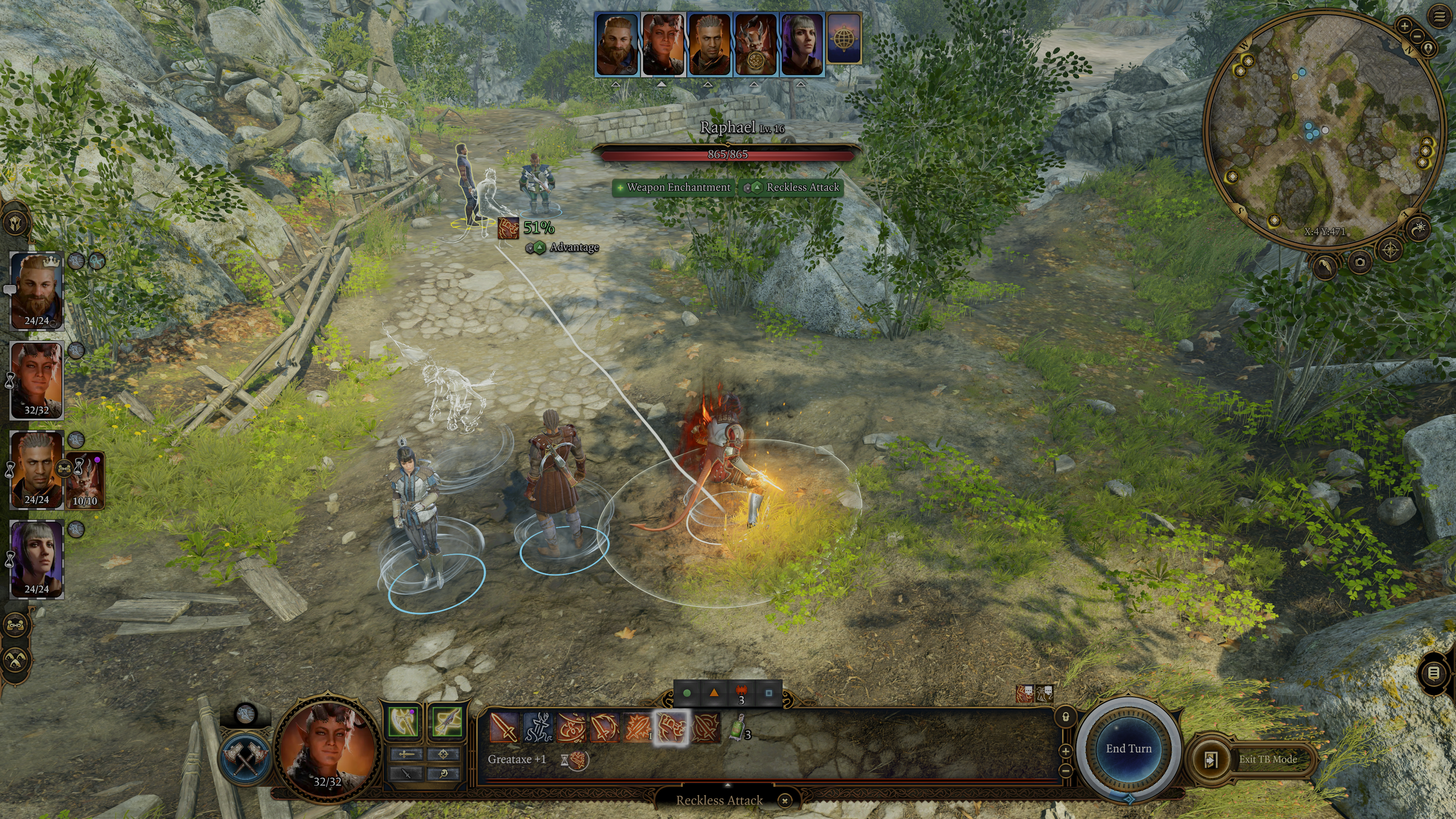Equip the greataxe melee weapon slot
Screen dimensions: 1456x819
[x=403, y=721]
